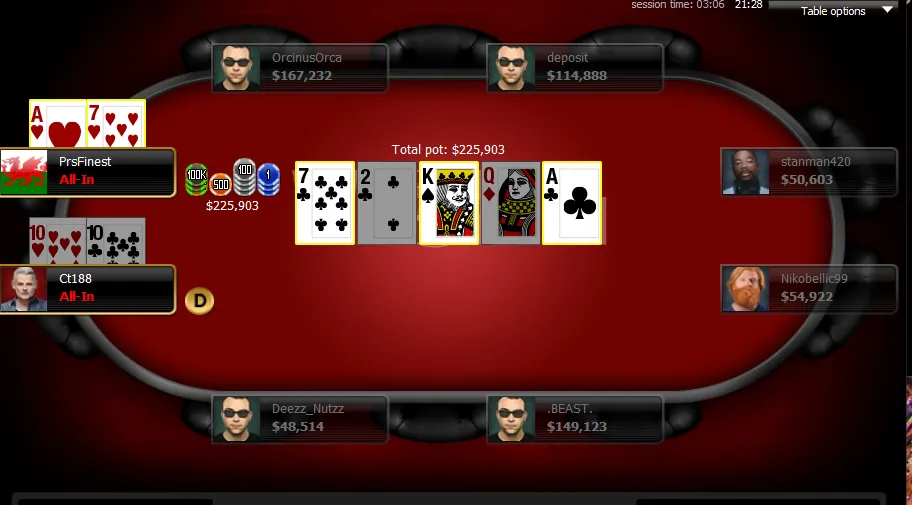Select the .BEAST. player seat
The width and height of the screenshot is (912, 505).
click(575, 418)
